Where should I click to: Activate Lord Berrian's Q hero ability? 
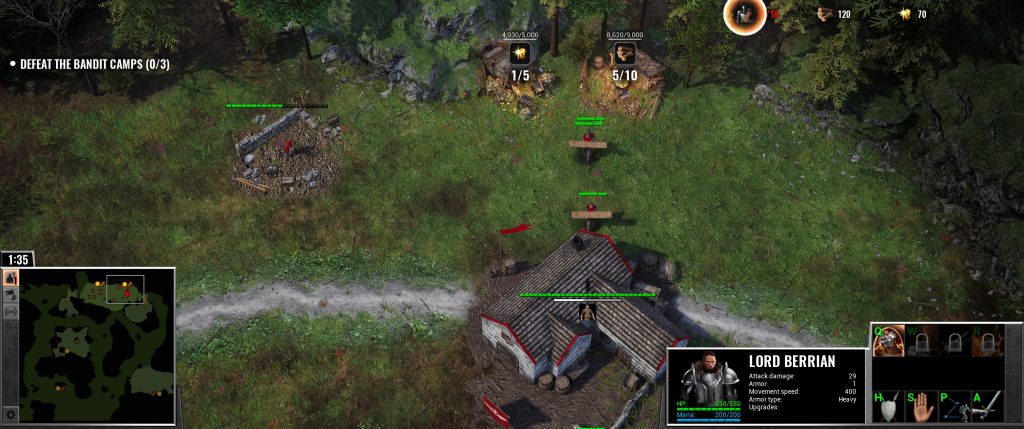click(x=887, y=342)
